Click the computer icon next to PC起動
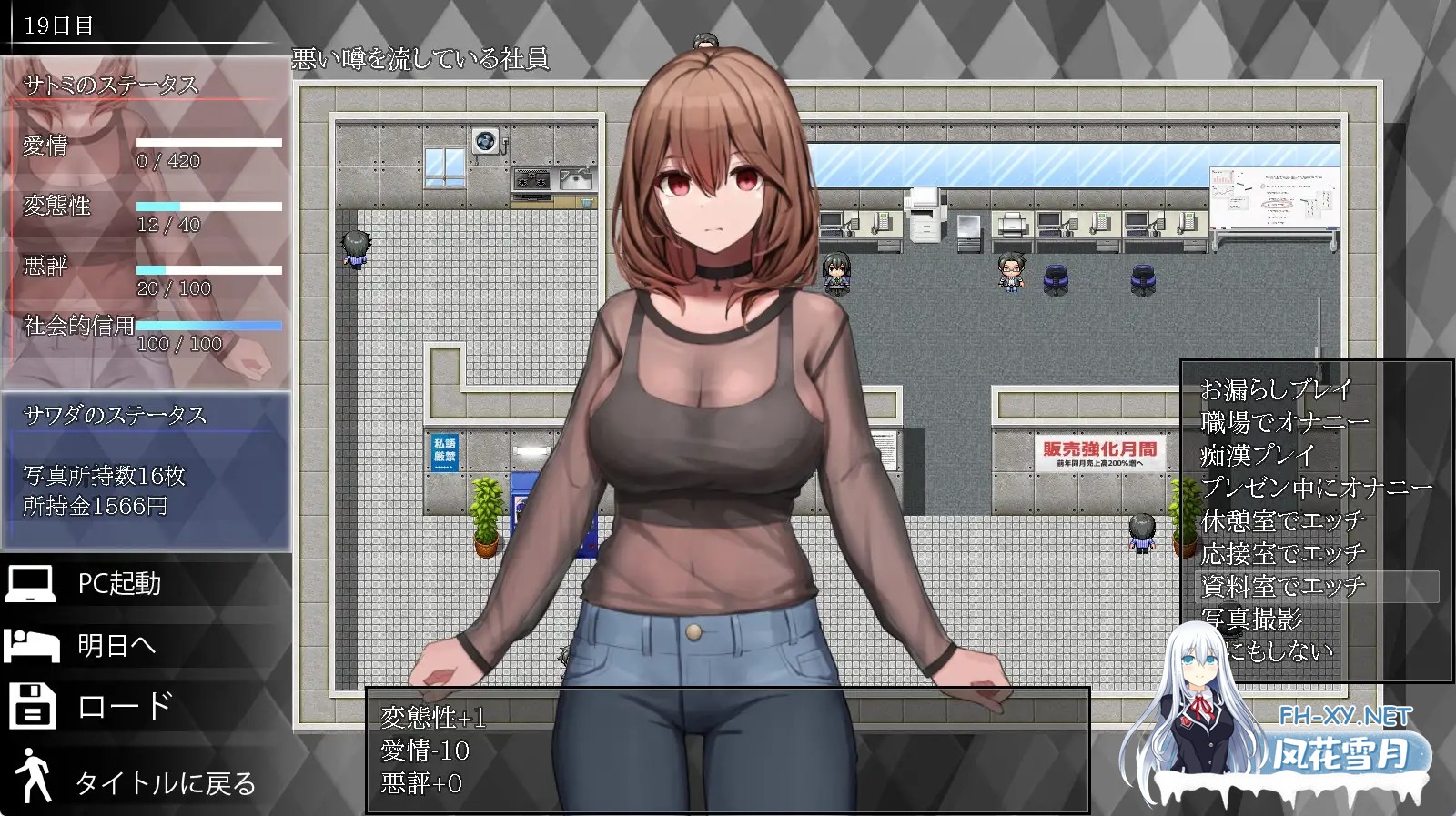 pos(30,585)
